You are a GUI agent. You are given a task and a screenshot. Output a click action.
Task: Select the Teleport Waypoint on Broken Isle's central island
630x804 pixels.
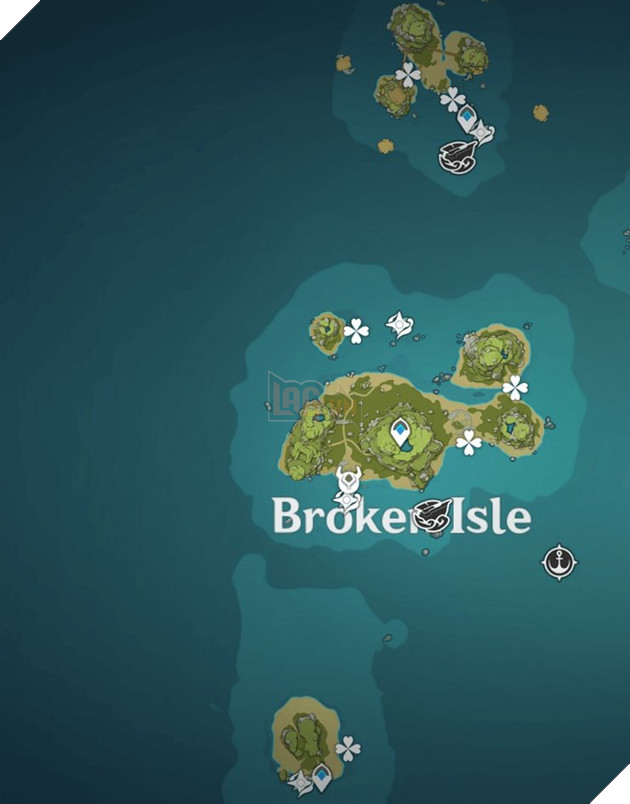(x=402, y=432)
